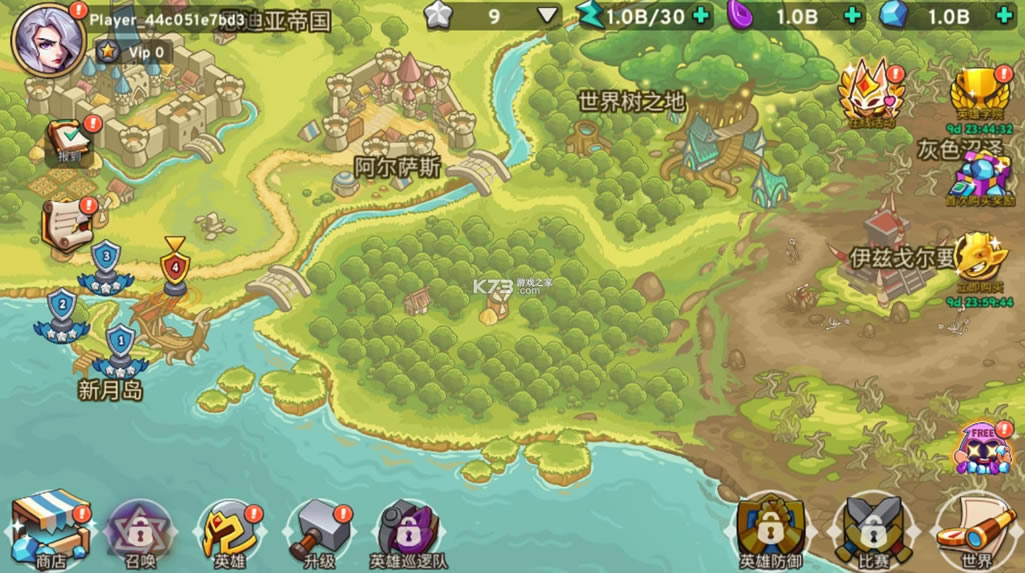The height and width of the screenshot is (573, 1025).
Task: Open the 商店 shop
Action: point(51,528)
